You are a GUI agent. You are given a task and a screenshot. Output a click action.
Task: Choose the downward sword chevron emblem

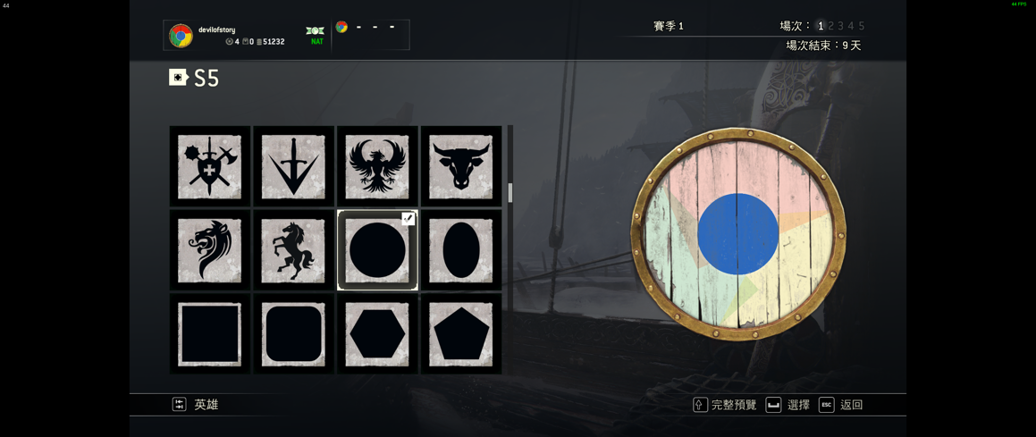[293, 166]
